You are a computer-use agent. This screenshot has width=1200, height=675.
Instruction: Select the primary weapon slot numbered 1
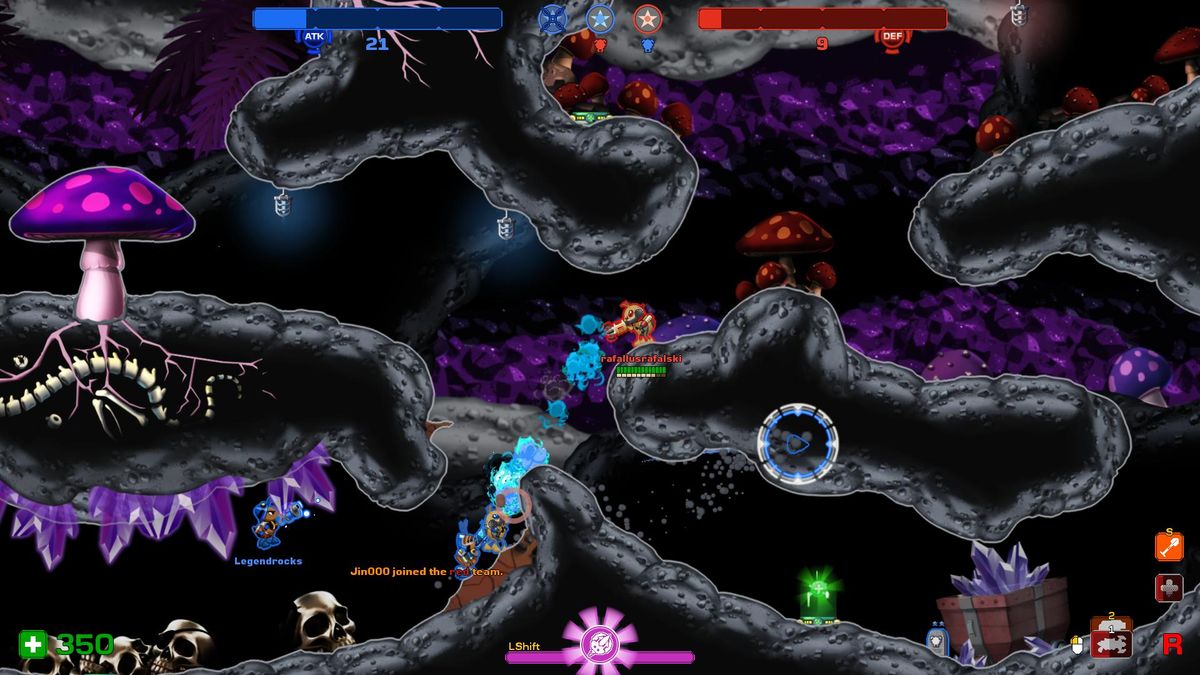[1110, 644]
